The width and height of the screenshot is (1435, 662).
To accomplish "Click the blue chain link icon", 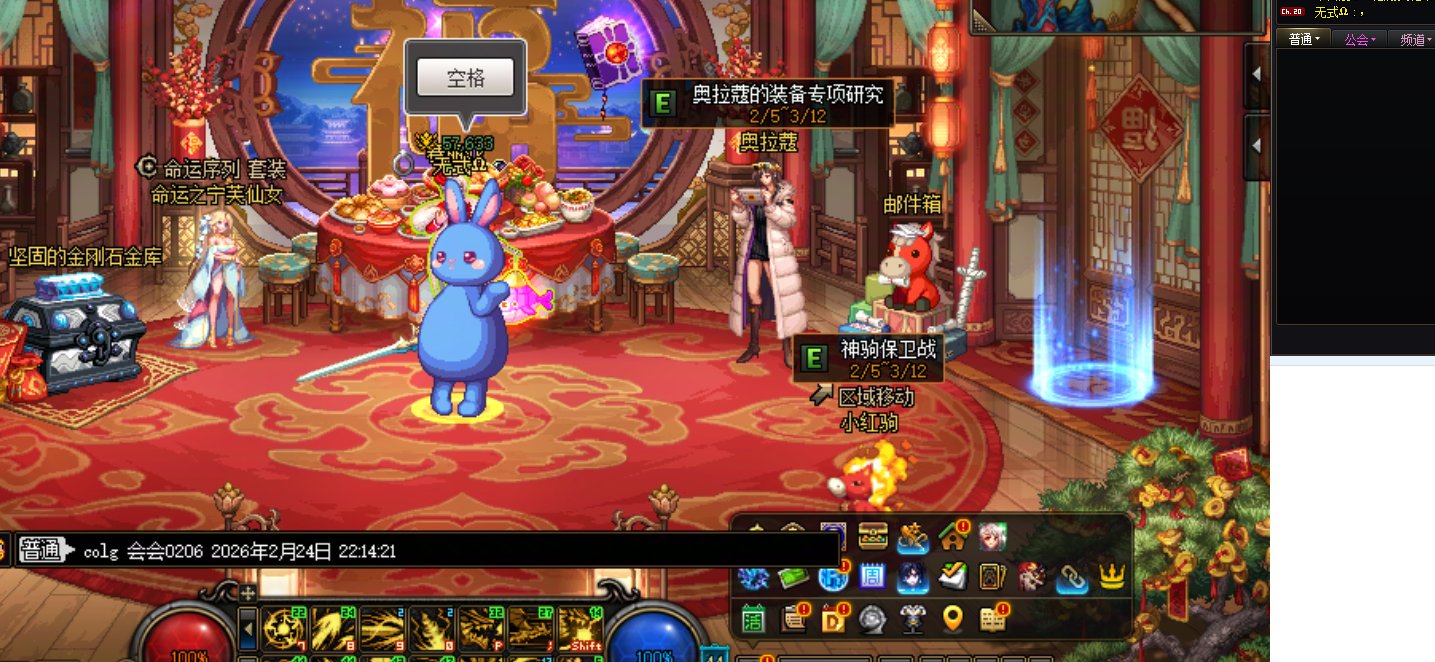I will [1072, 577].
